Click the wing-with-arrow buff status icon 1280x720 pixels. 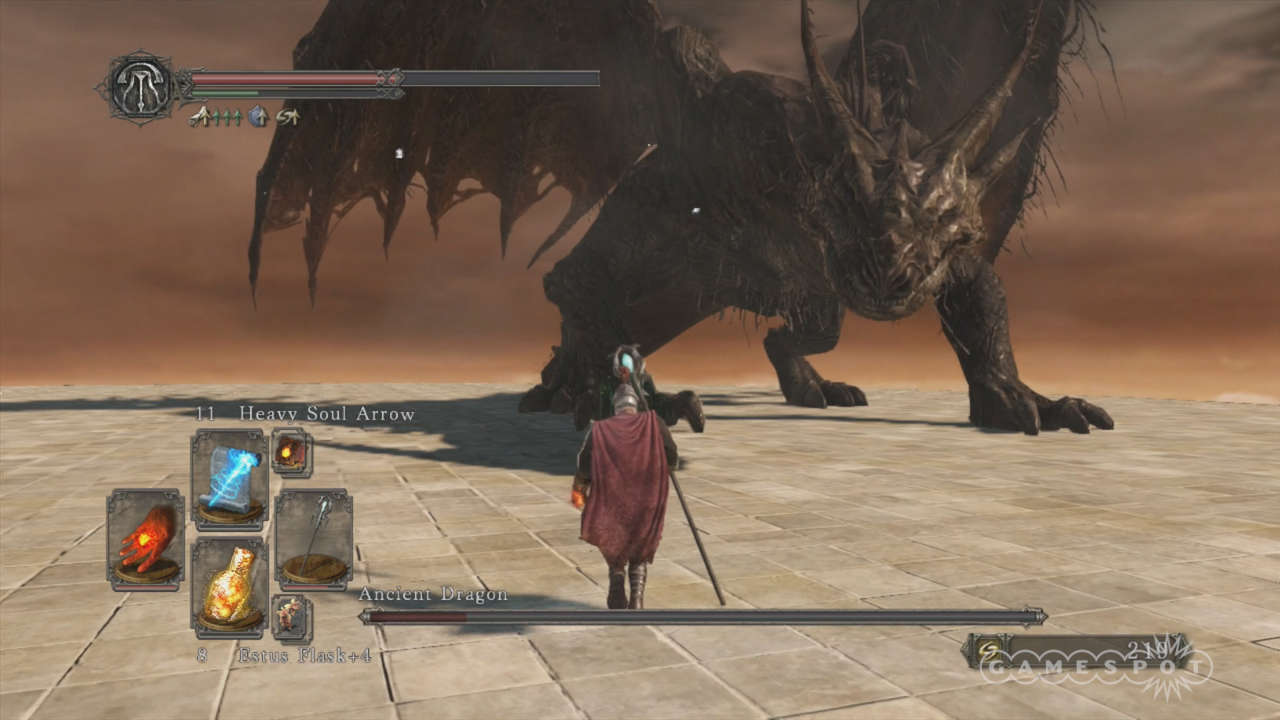(200, 117)
